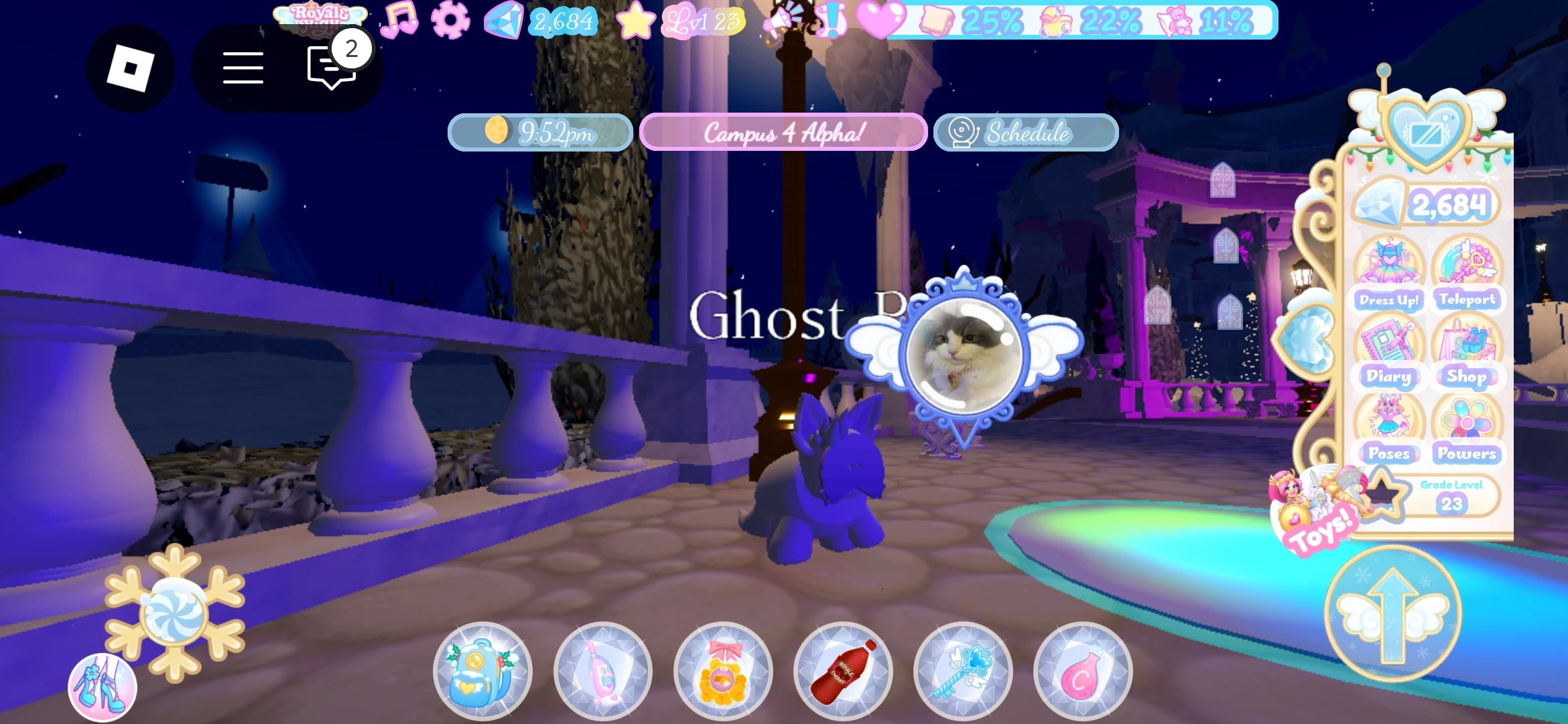The height and width of the screenshot is (724, 1568).
Task: Open the music note settings
Action: (x=399, y=20)
